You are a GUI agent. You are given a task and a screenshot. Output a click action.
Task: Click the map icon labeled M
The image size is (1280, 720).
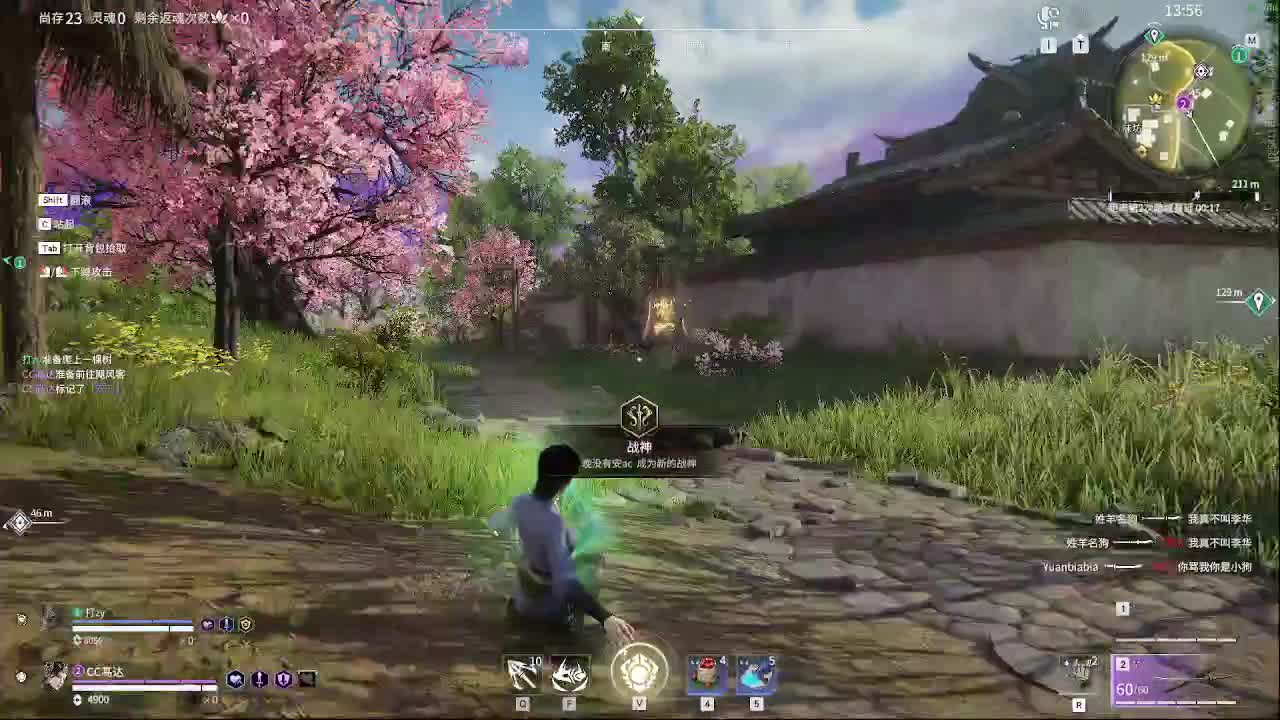tap(1253, 40)
